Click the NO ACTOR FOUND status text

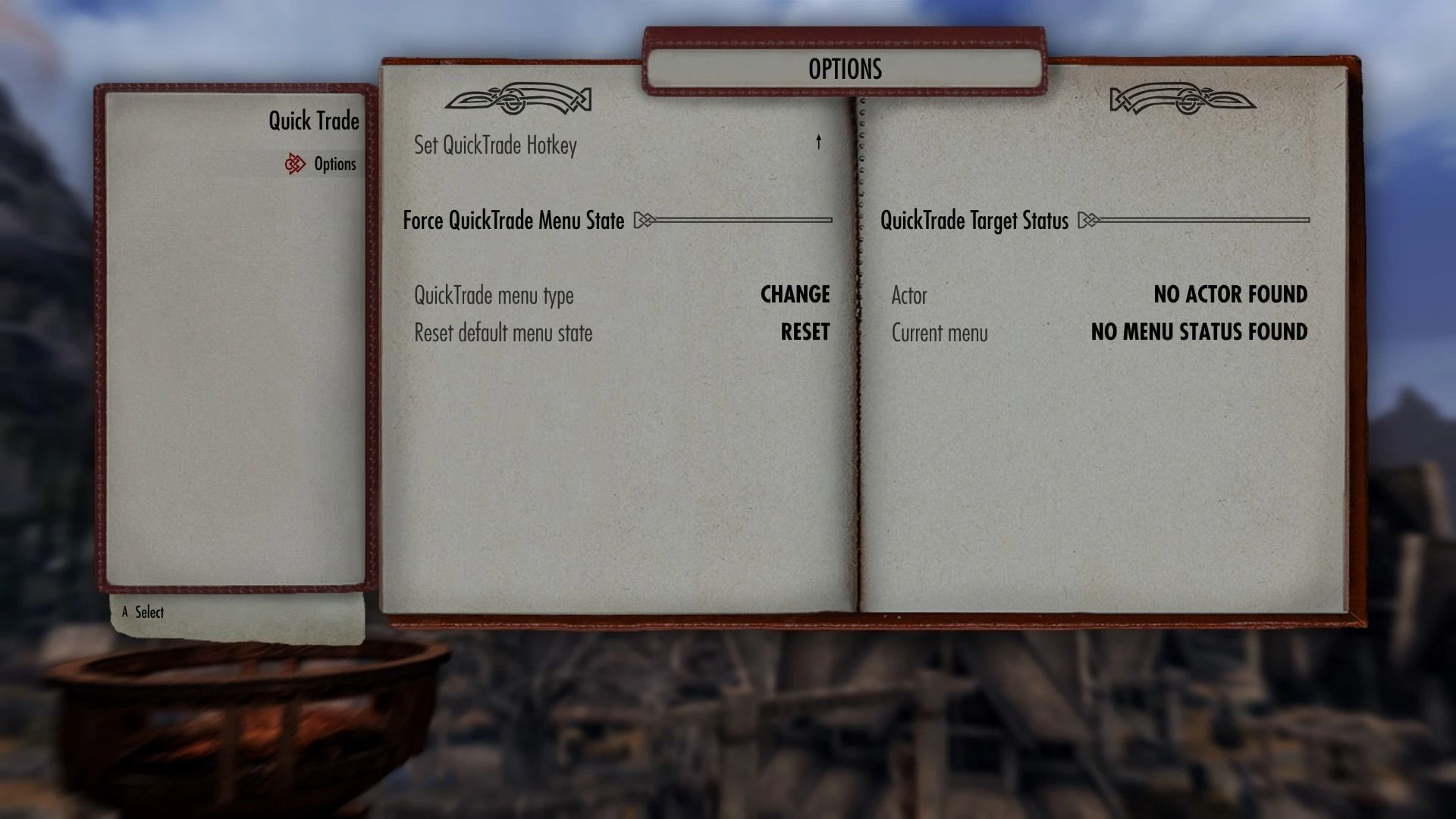pos(1230,295)
